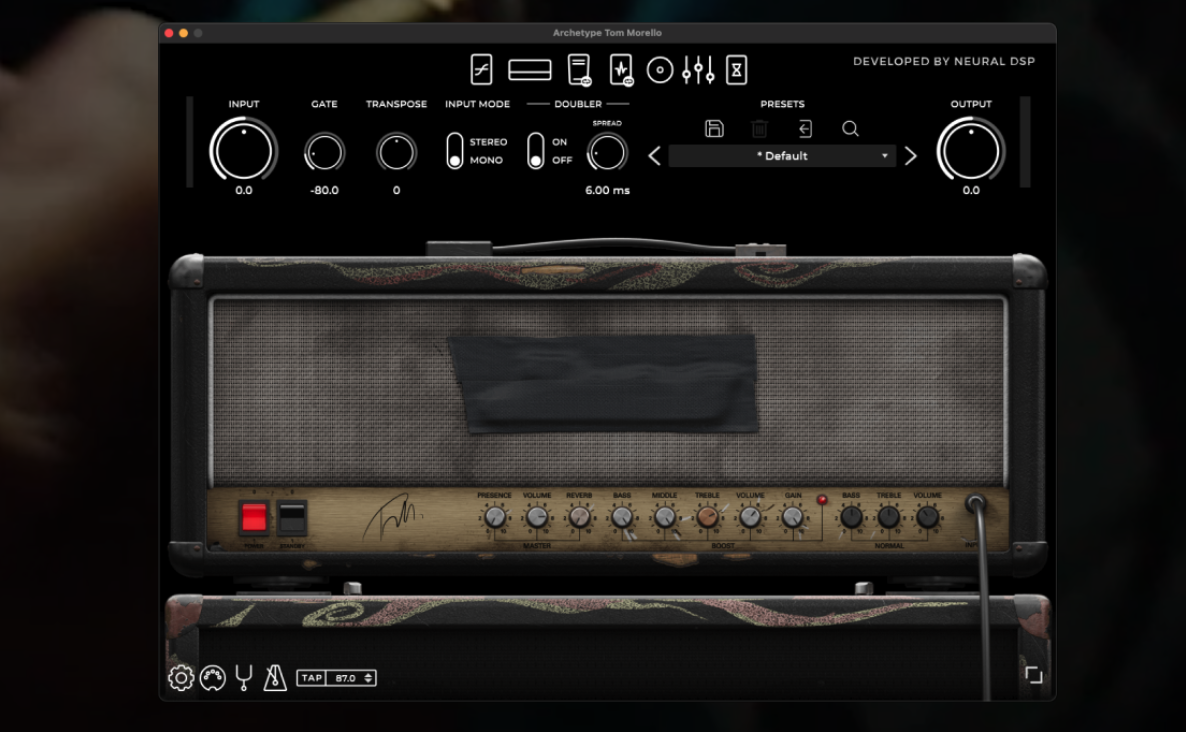The width and height of the screenshot is (1186, 732).
Task: Toggle the metronome icon
Action: (274, 678)
